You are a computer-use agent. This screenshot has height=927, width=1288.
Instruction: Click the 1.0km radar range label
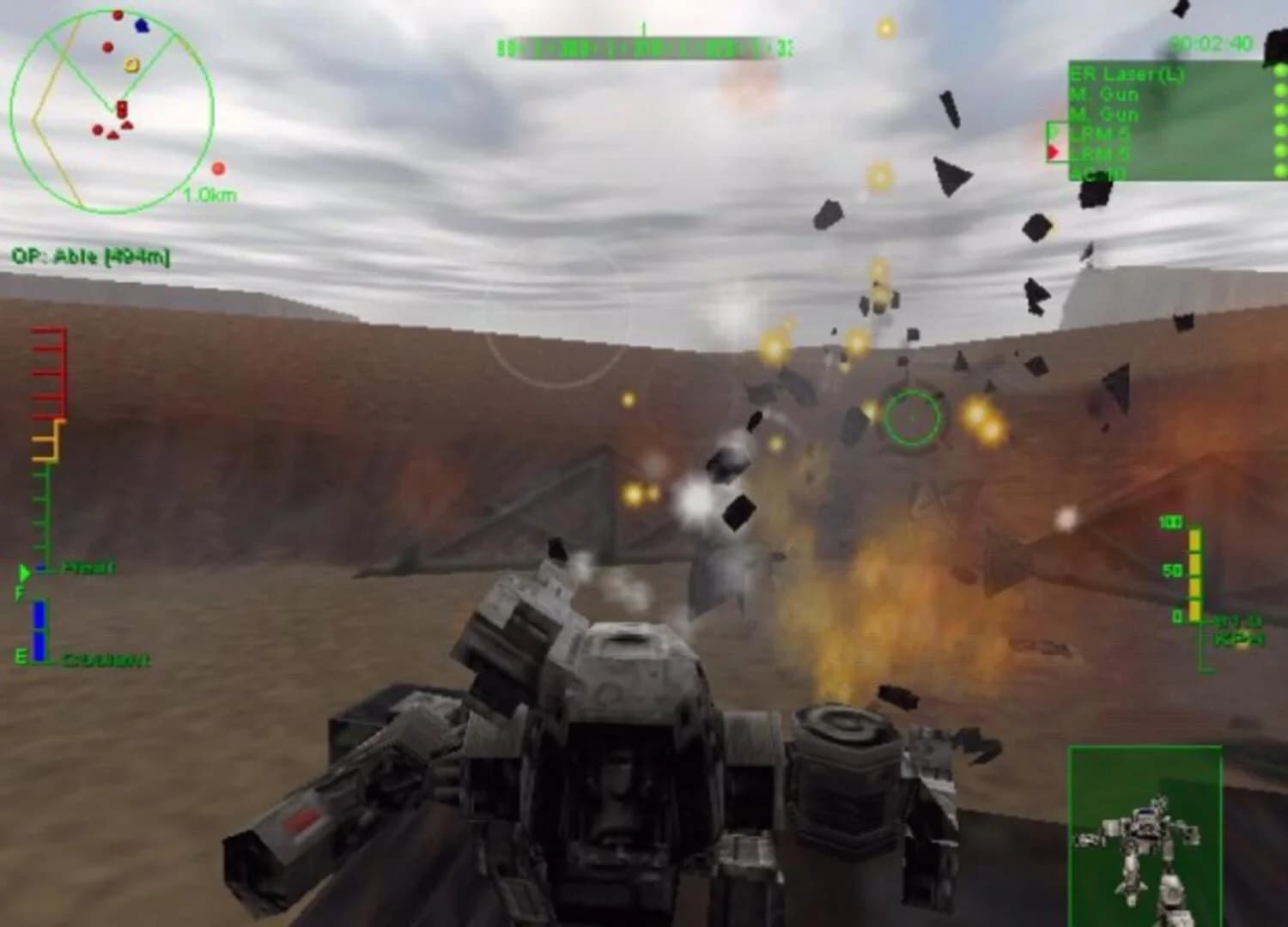209,195
